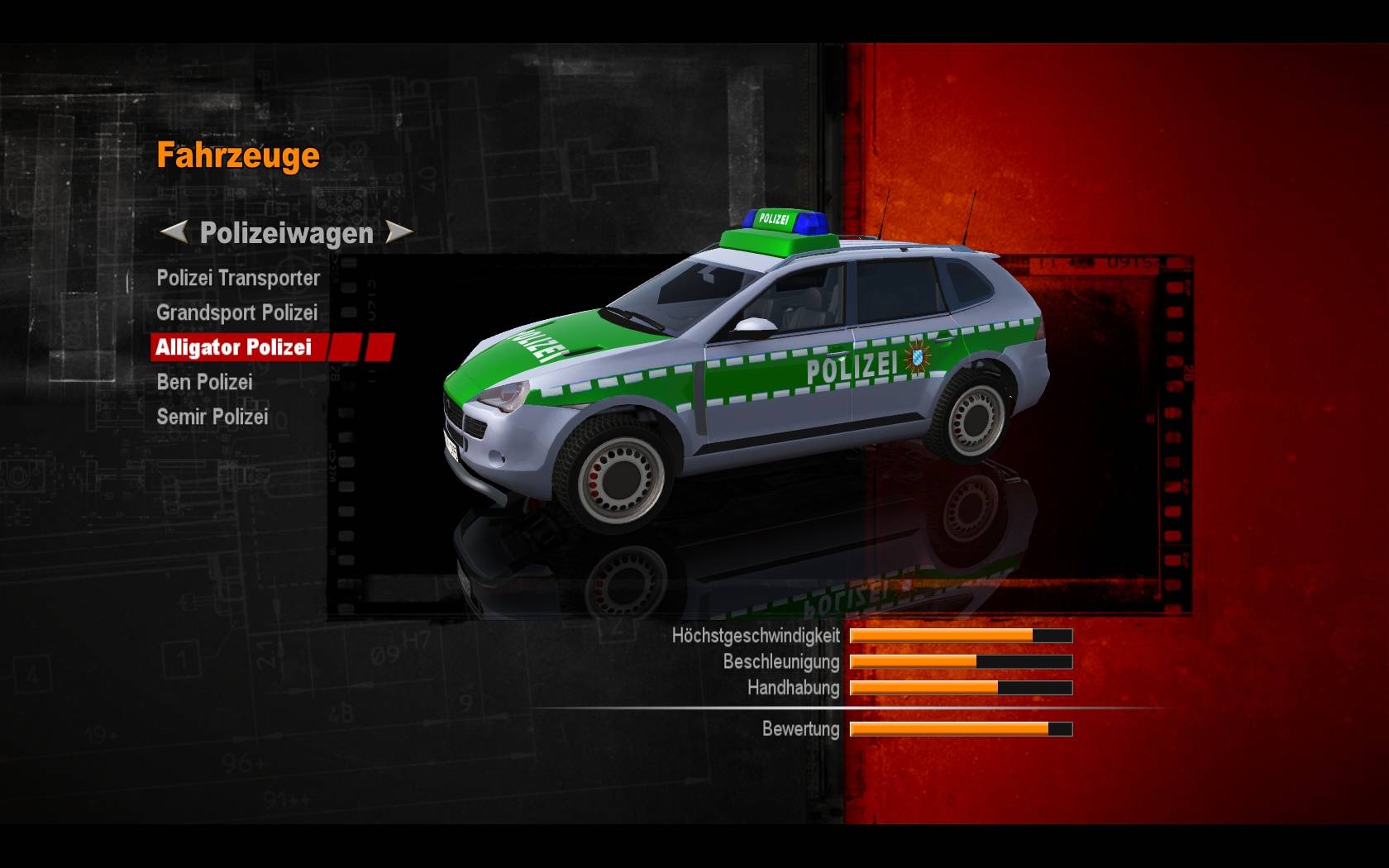Click the right arrow beside Polizeiwagen

[x=399, y=232]
